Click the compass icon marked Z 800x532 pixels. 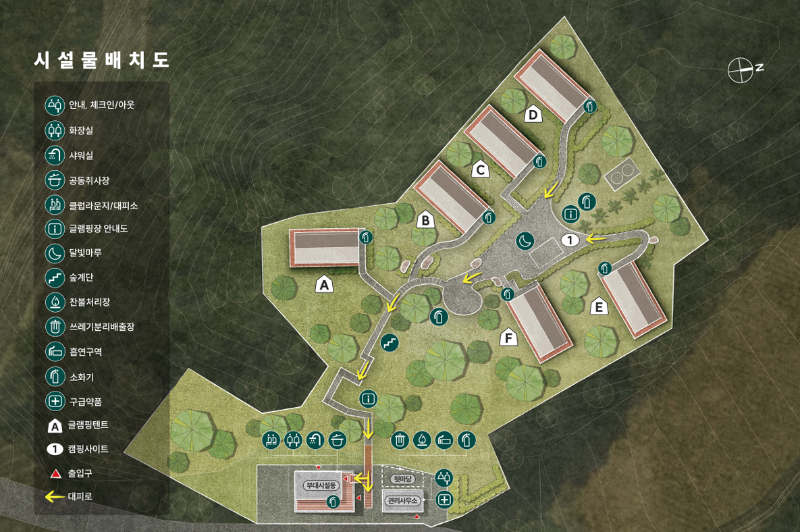tap(742, 69)
